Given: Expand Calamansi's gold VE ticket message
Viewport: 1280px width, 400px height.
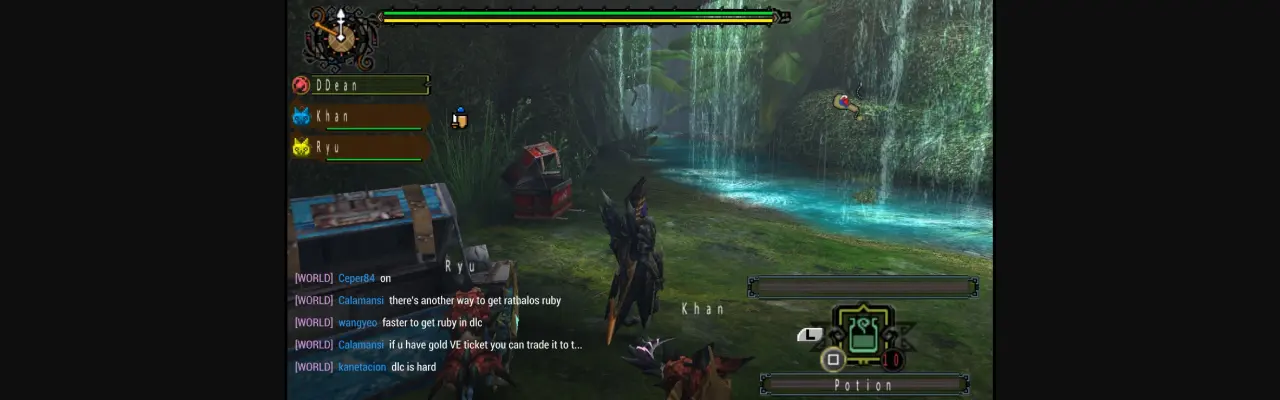Looking at the screenshot, I should pos(485,345).
